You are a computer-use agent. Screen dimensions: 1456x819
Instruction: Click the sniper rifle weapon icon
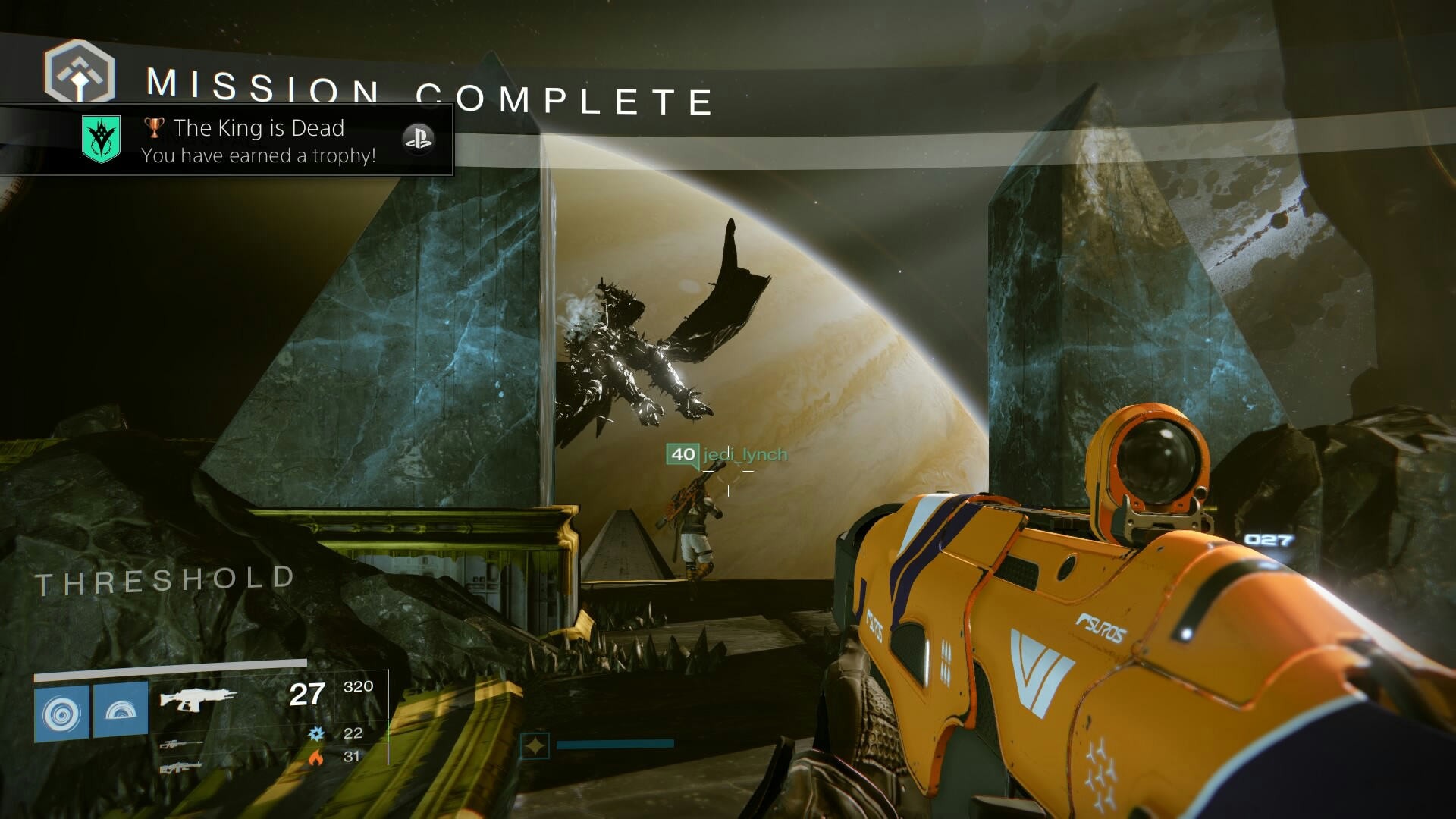pyautogui.click(x=182, y=743)
